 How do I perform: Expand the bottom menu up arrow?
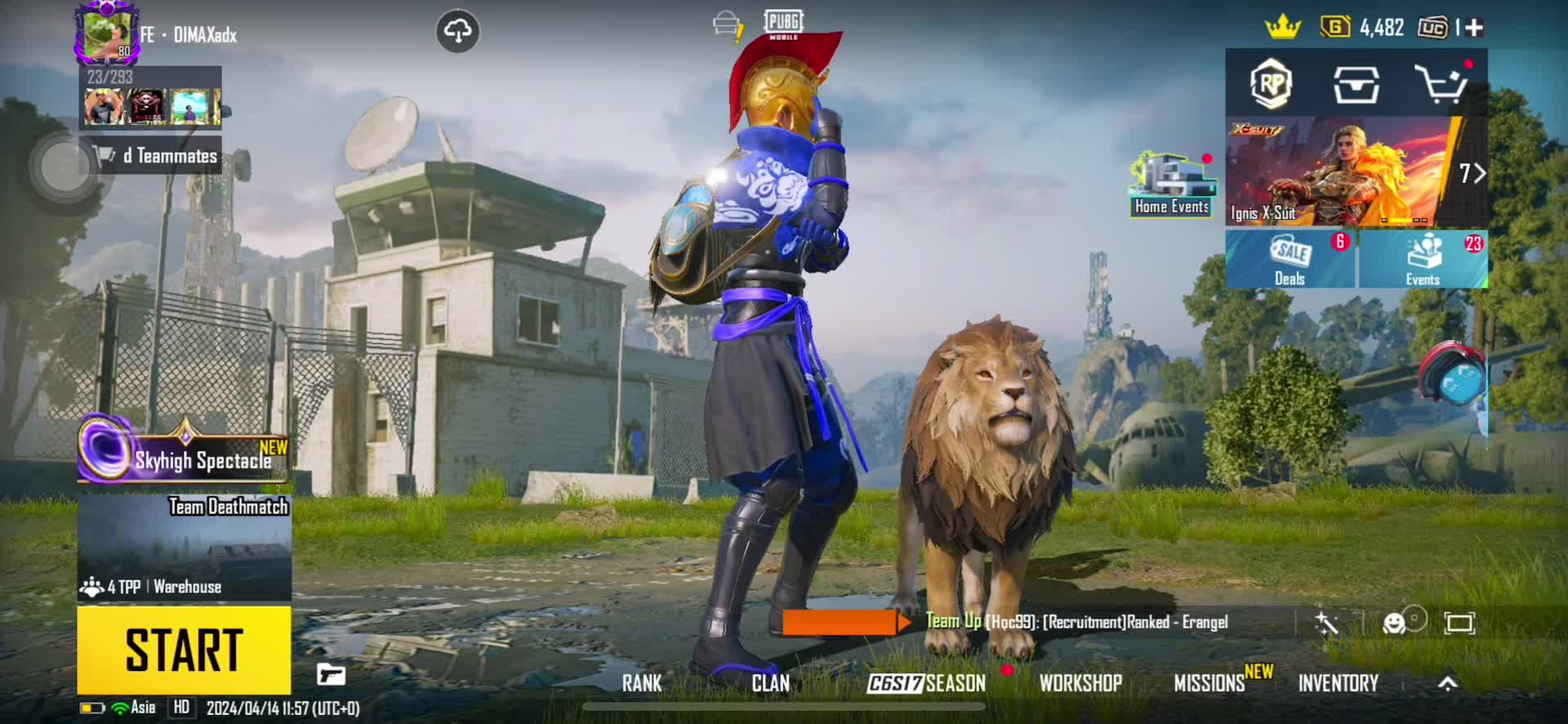(1447, 683)
